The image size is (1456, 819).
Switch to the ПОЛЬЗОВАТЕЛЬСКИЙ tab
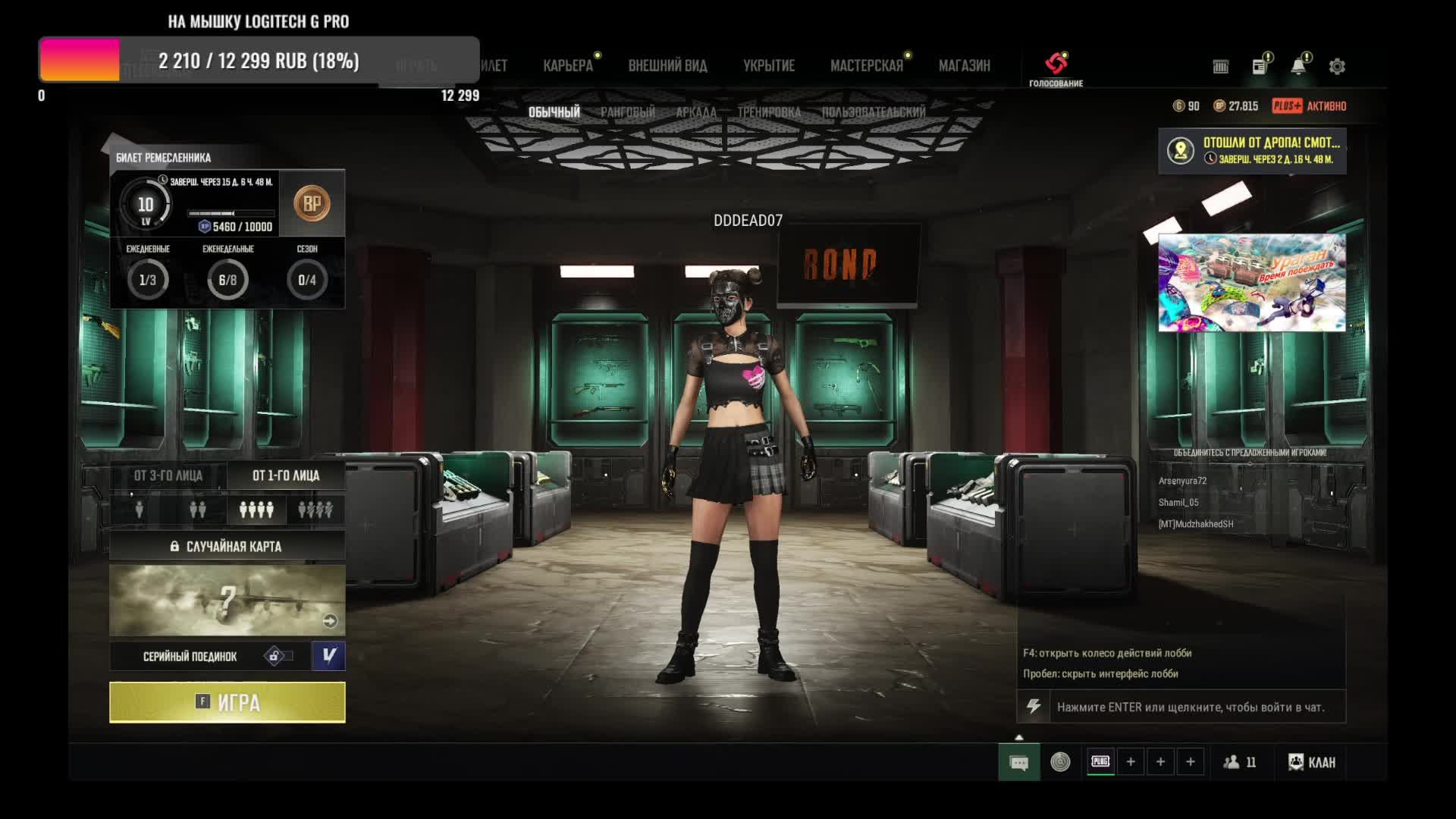(874, 112)
